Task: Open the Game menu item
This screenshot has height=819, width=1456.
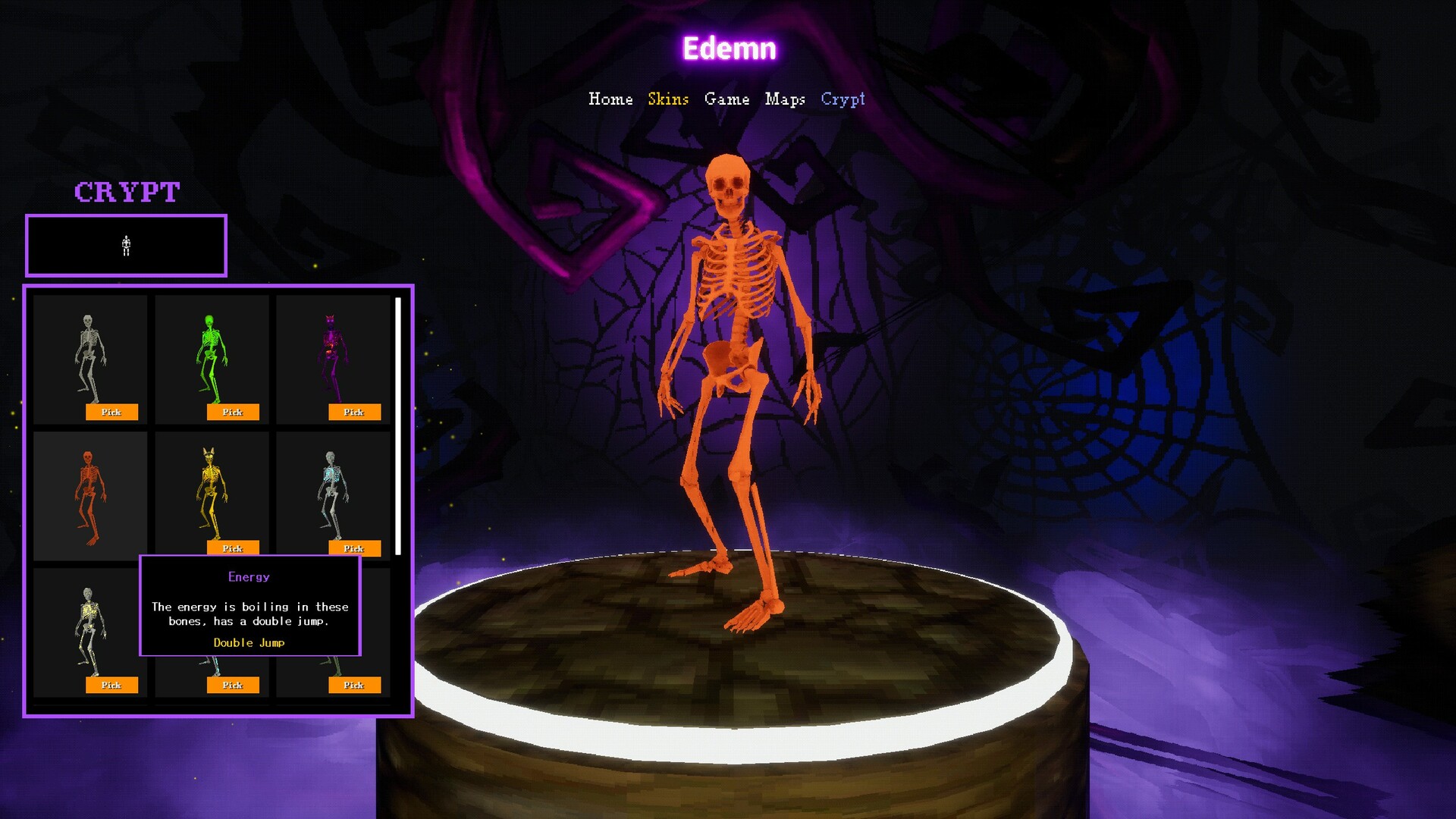Action: (x=727, y=99)
